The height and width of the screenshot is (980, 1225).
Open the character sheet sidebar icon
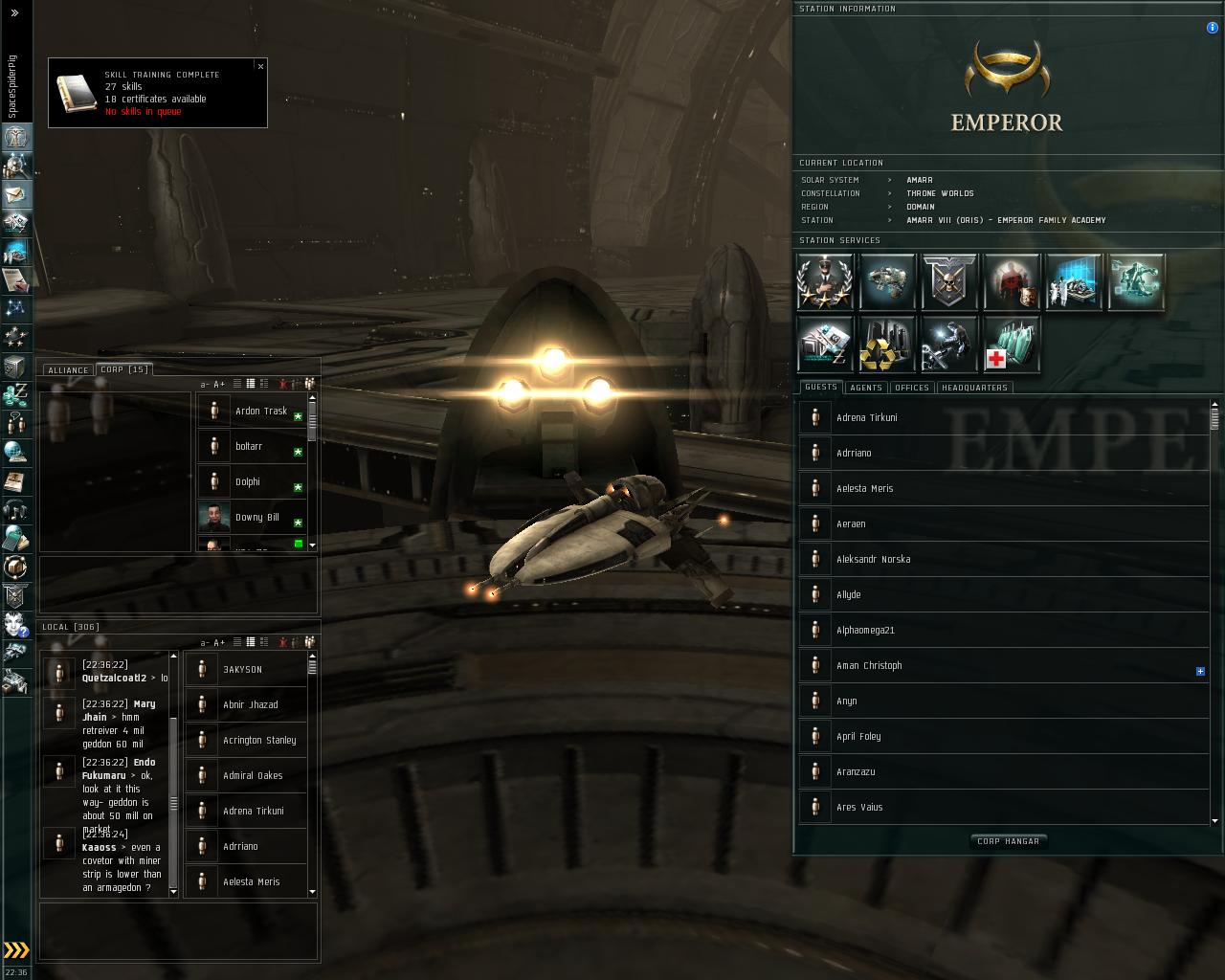click(16, 137)
